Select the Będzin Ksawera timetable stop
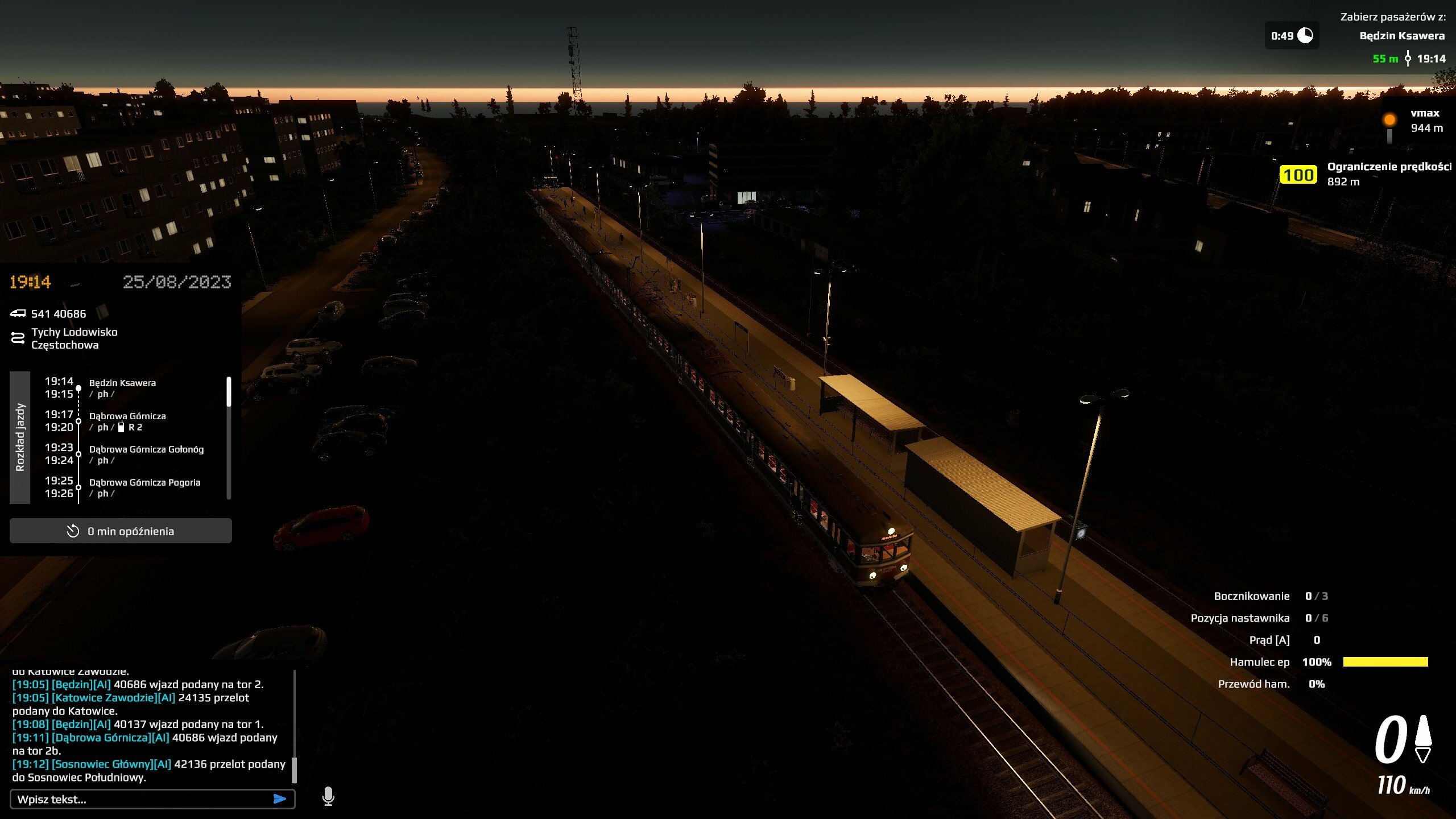 [x=122, y=383]
